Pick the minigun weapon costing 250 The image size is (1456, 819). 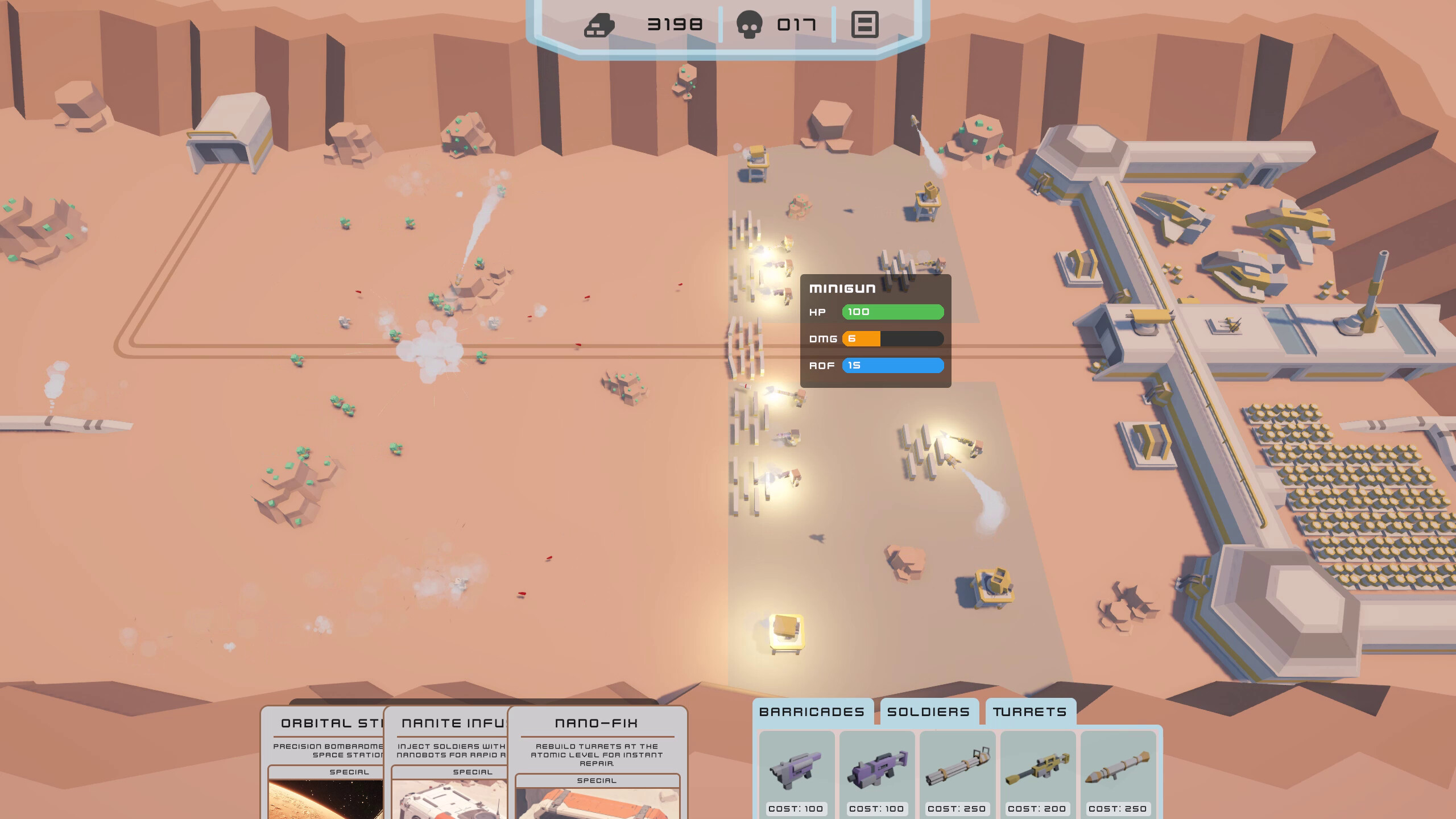(957, 769)
